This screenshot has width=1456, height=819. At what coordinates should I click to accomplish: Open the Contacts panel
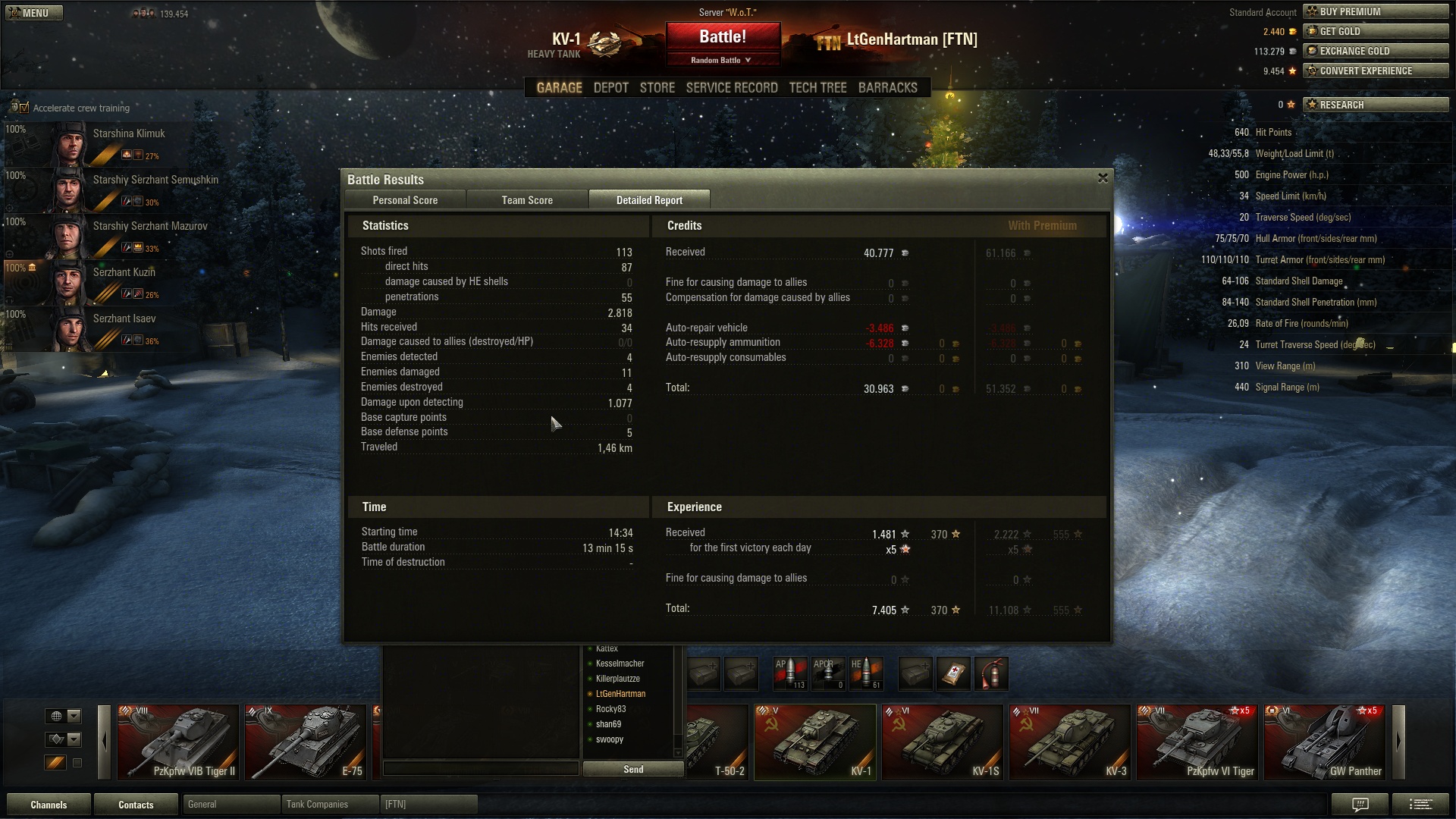pos(136,805)
